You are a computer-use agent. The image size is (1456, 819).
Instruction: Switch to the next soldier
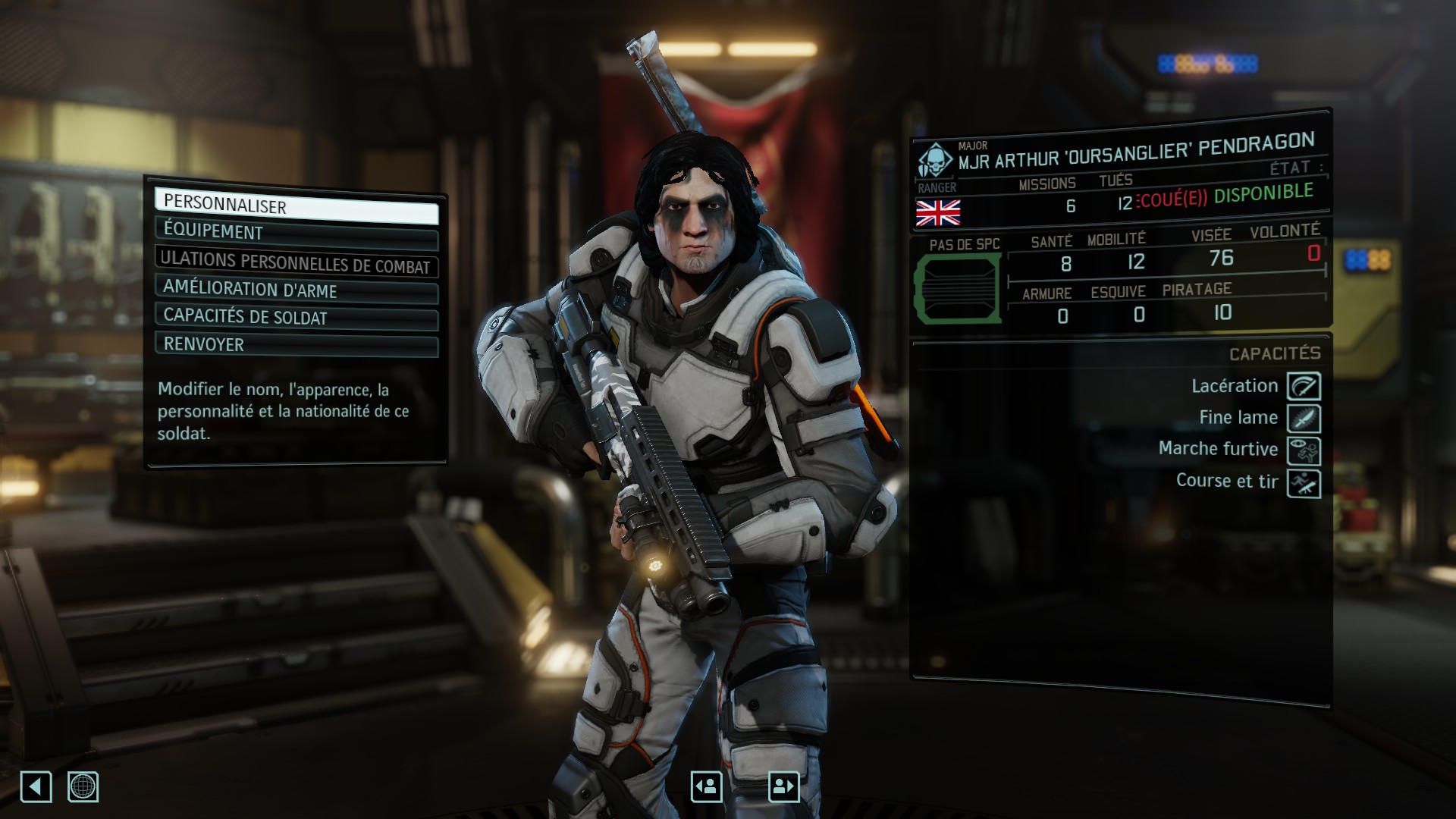(x=783, y=786)
